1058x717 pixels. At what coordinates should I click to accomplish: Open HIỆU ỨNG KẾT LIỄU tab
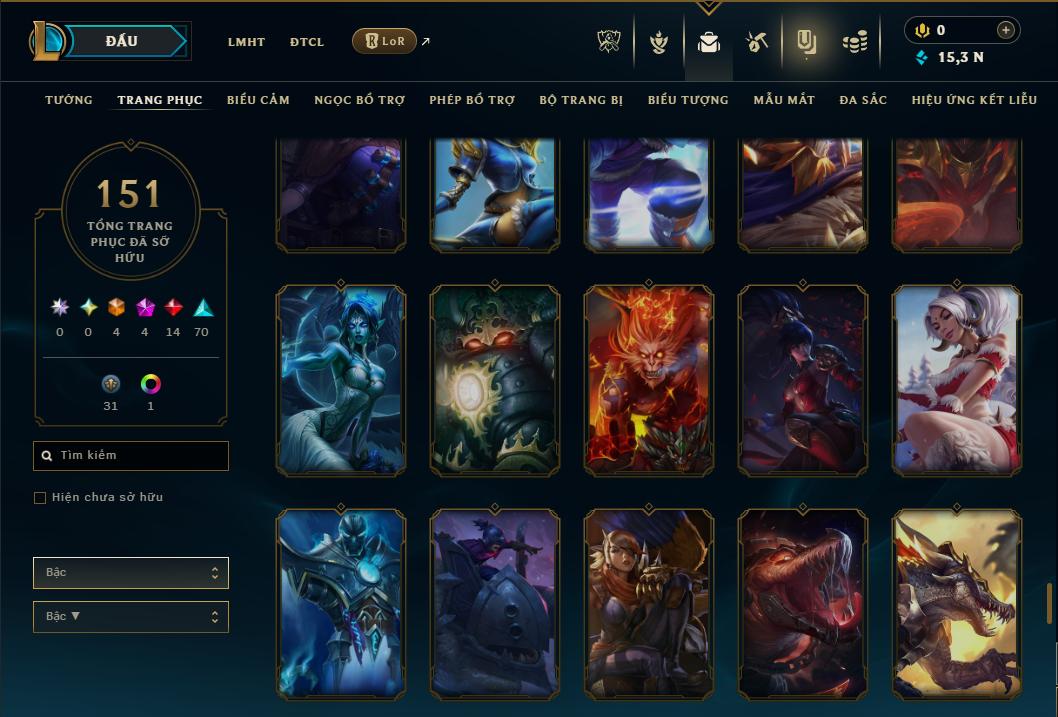point(974,100)
